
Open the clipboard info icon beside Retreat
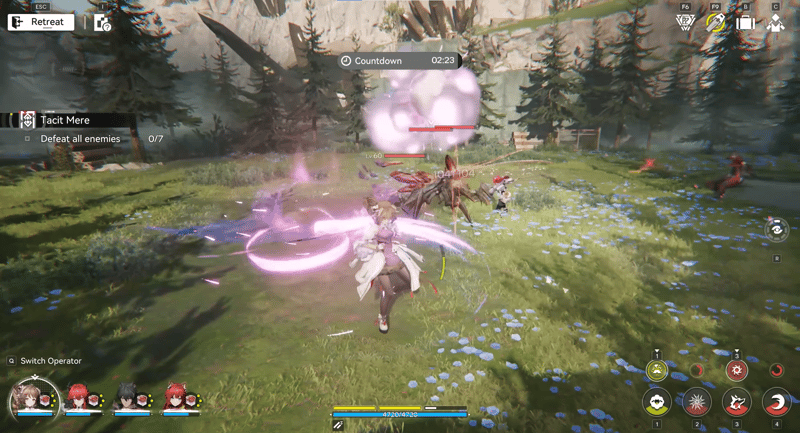point(102,22)
